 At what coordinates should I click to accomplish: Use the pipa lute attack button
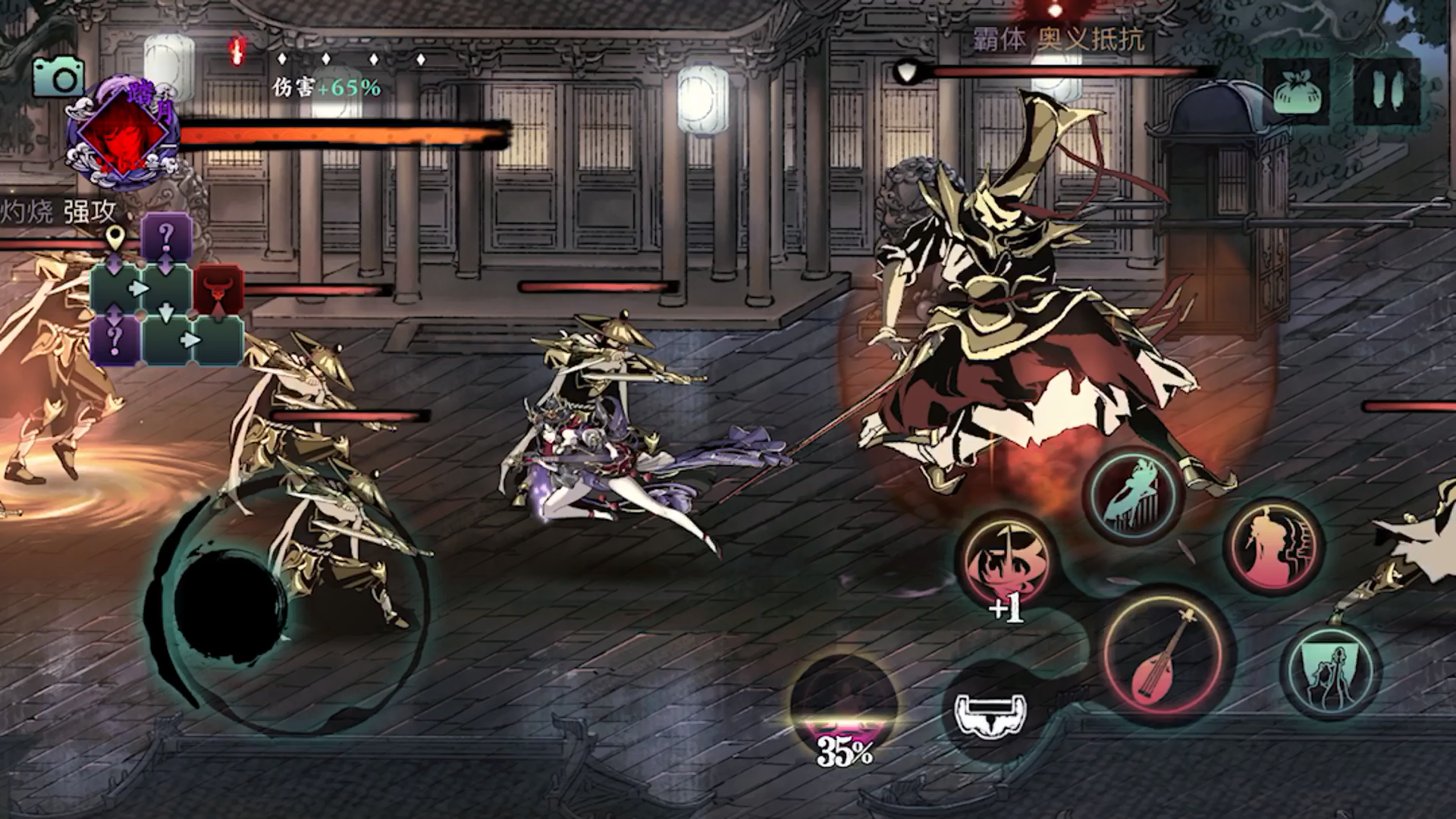[x=1167, y=652]
